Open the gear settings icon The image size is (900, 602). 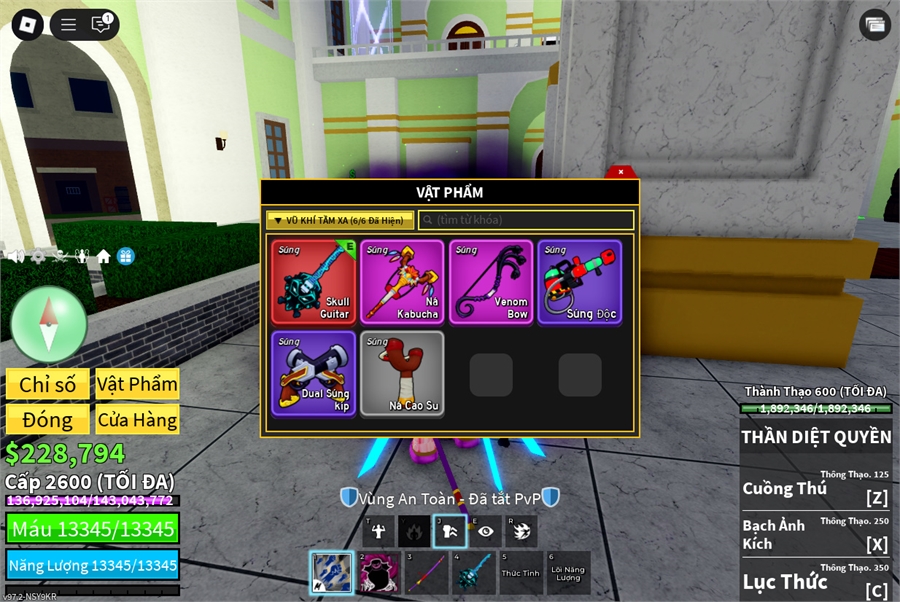(38, 257)
